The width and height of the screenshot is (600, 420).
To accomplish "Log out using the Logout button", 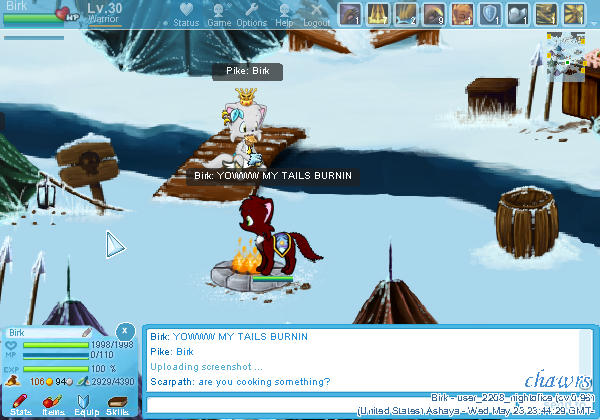I will coord(317,14).
